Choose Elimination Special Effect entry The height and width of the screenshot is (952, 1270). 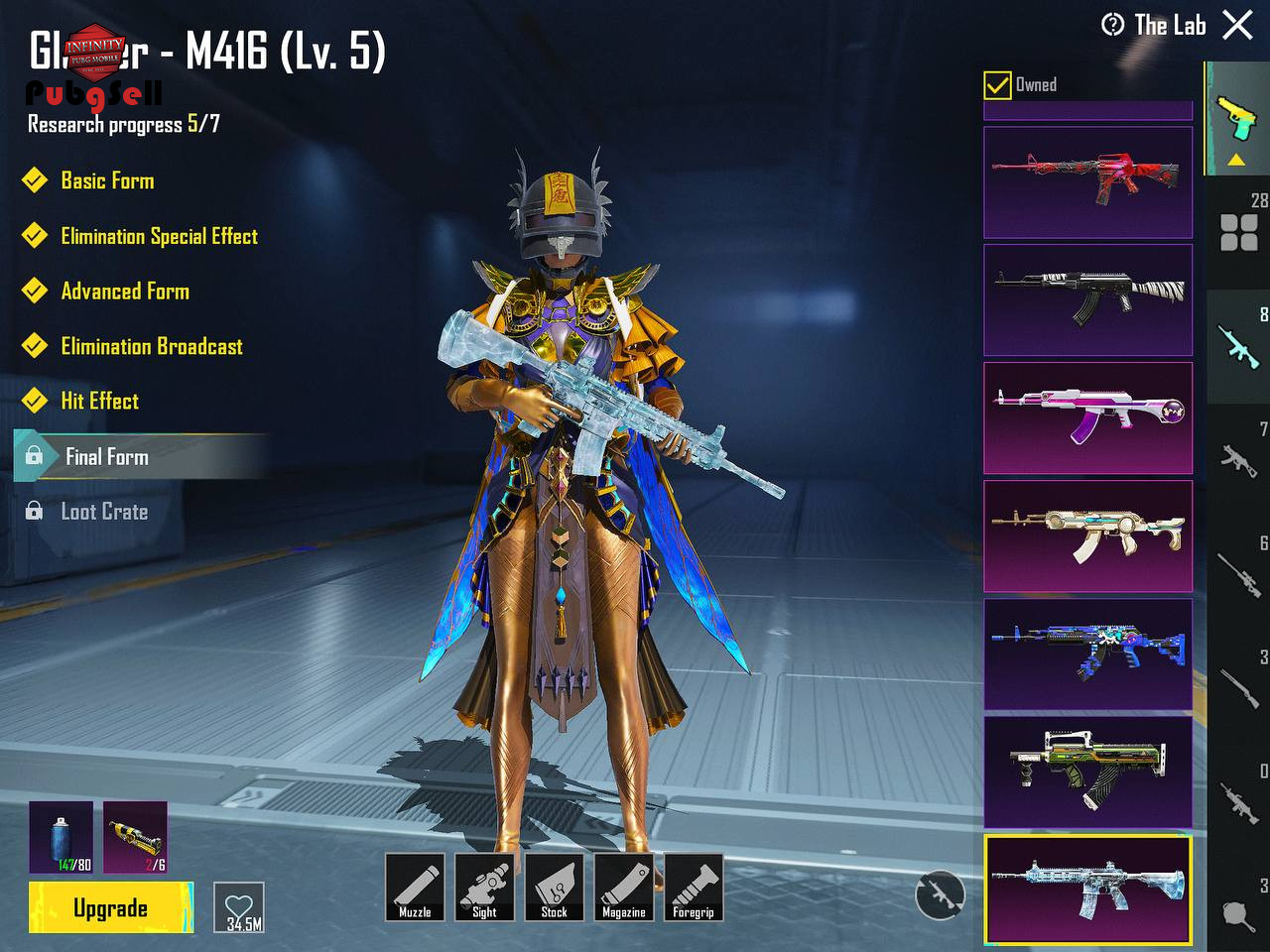[x=159, y=236]
